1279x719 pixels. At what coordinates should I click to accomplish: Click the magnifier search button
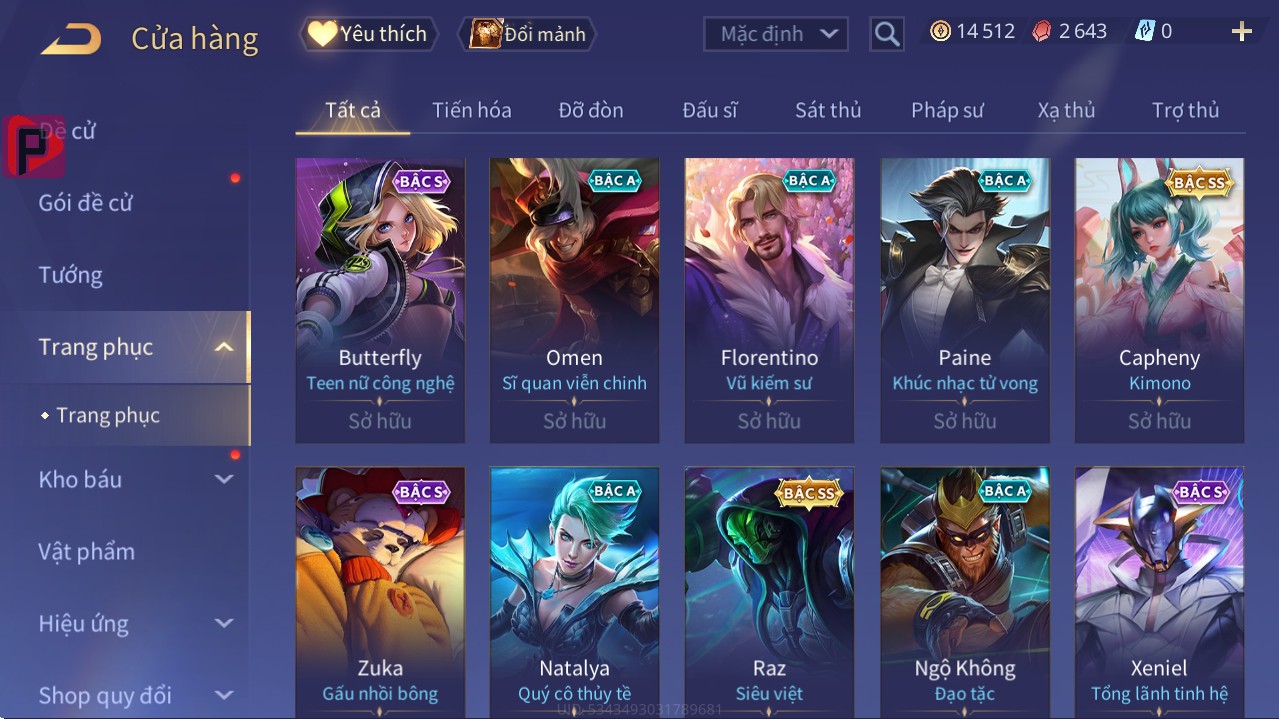click(887, 34)
